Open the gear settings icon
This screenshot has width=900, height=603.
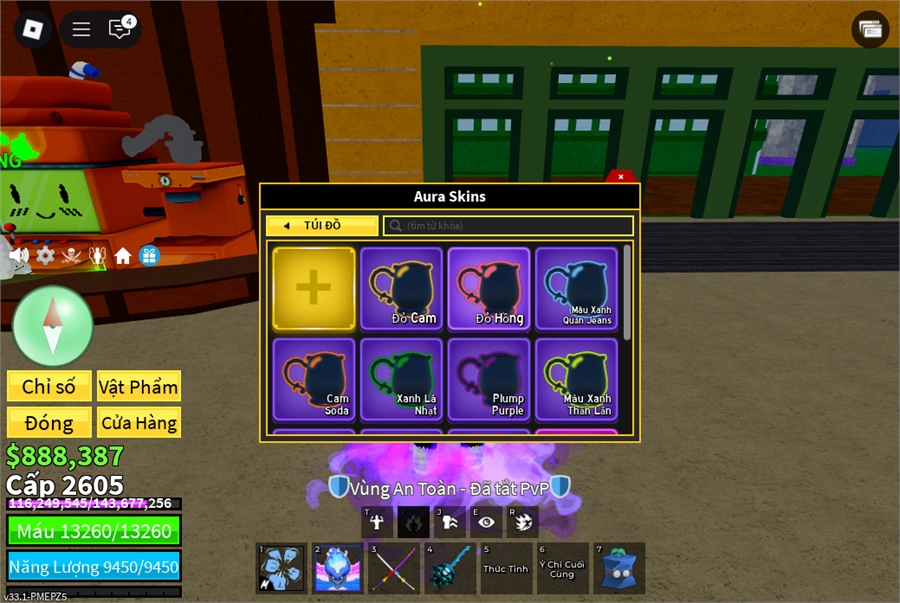point(45,256)
